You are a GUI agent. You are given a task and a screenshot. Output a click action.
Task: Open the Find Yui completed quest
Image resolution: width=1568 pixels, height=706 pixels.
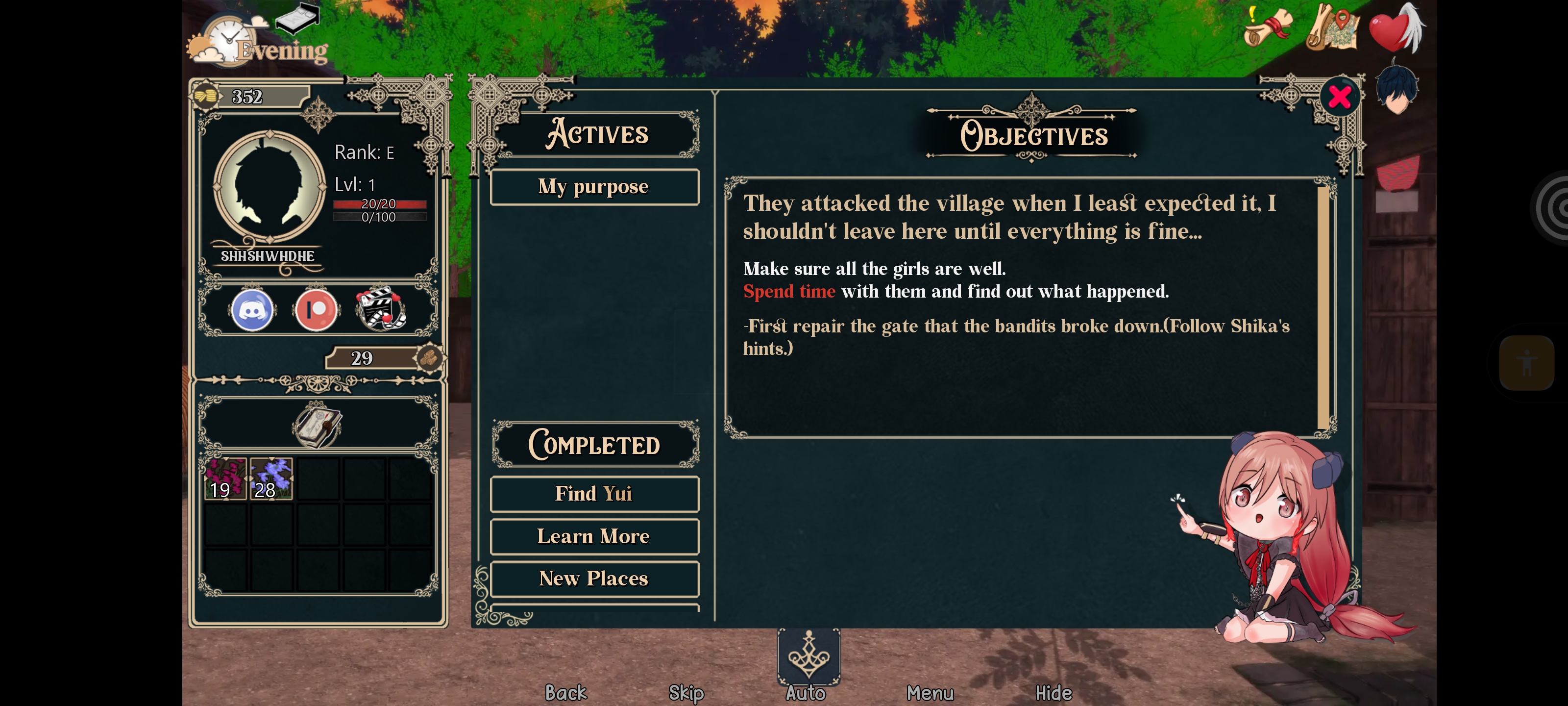[593, 493]
